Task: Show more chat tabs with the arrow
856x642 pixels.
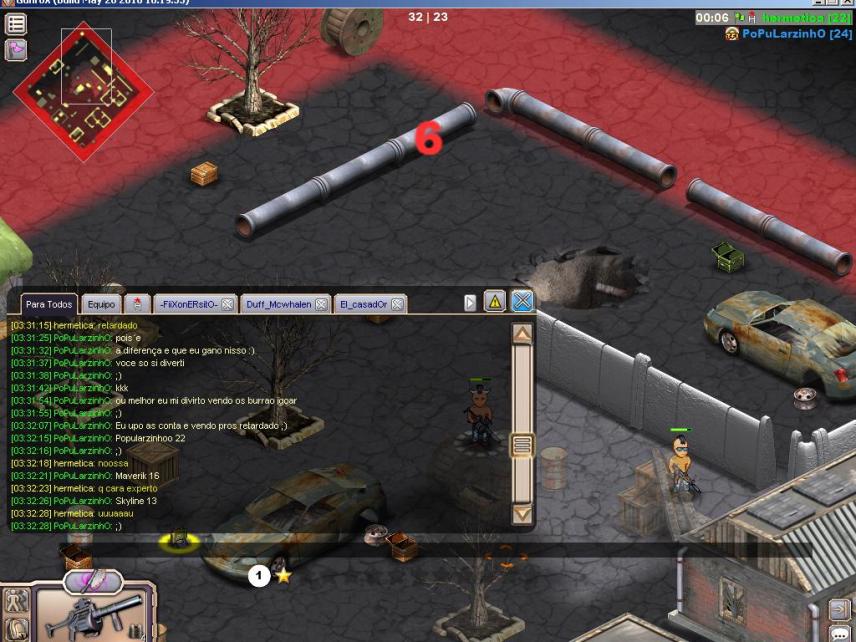Action: pos(471,302)
